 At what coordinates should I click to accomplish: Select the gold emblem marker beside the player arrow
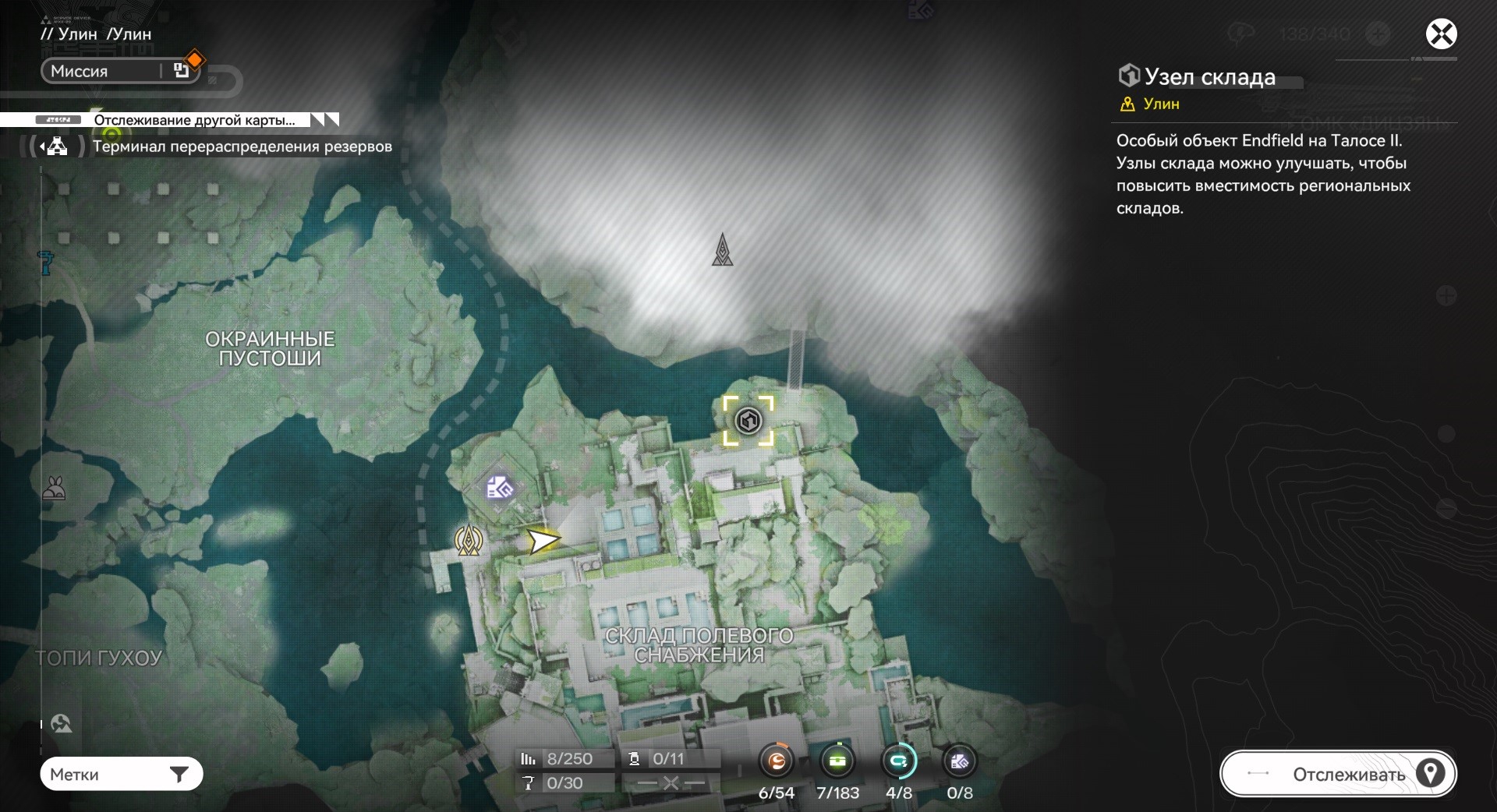tap(469, 539)
